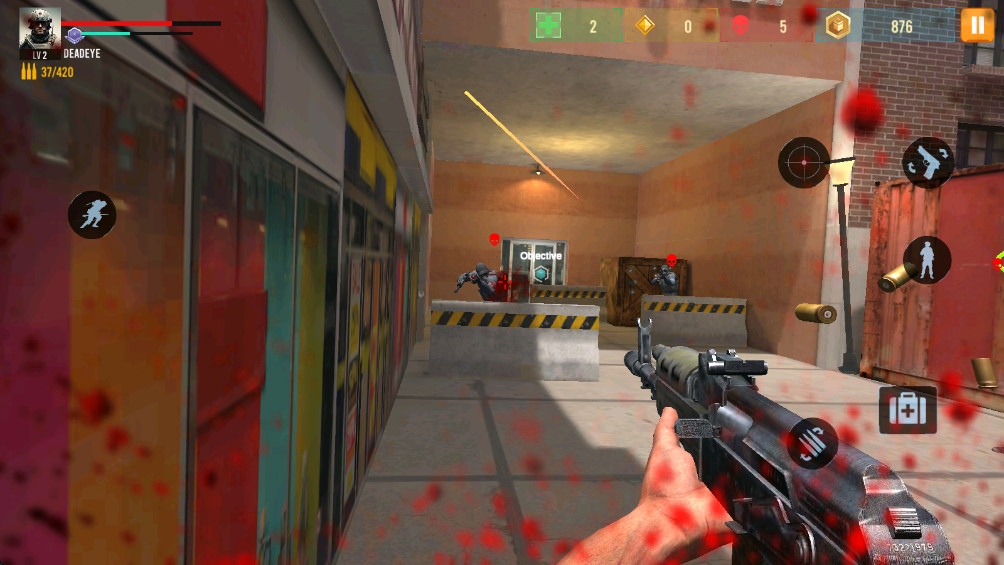Switch weapon using the pistol swap icon

[x=928, y=163]
